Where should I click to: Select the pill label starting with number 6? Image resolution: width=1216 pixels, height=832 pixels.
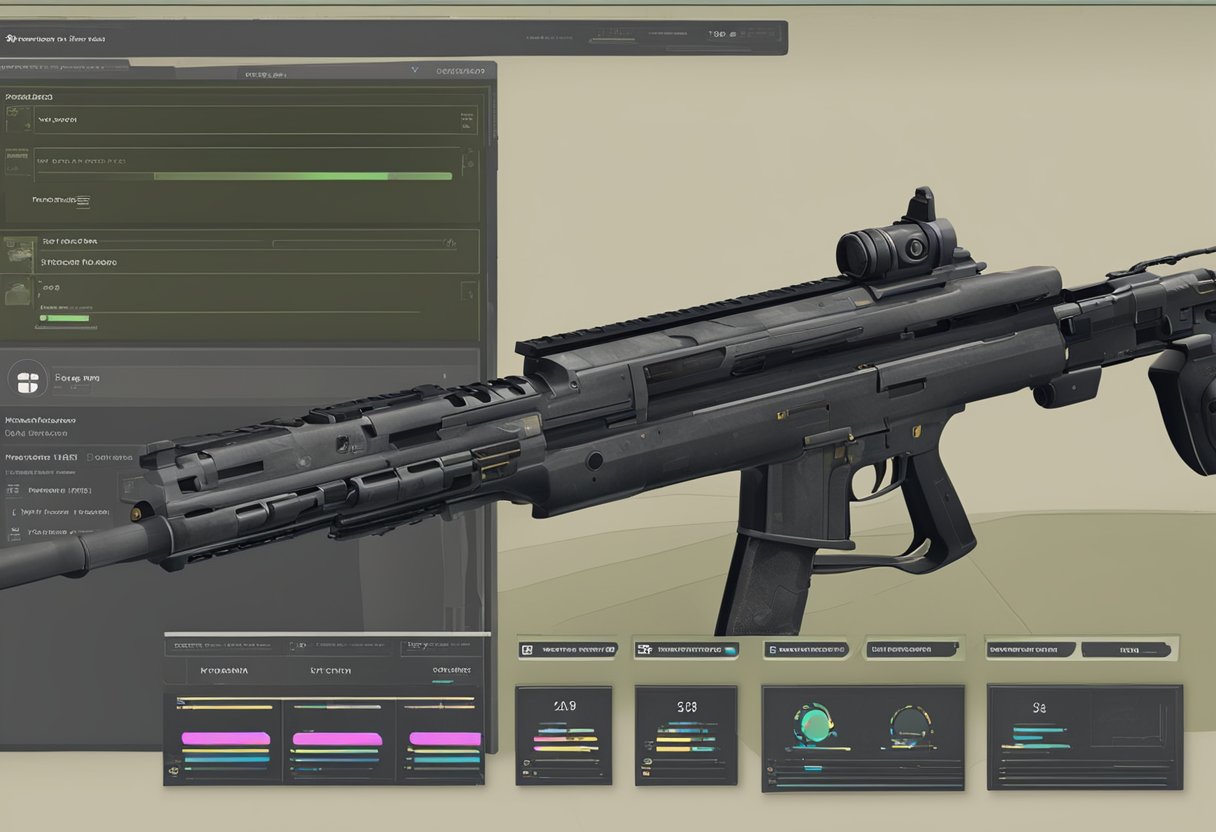[806, 649]
